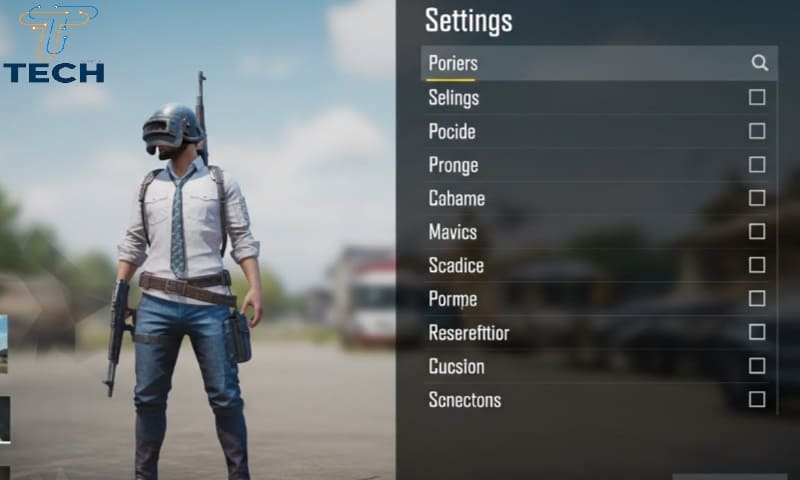Toggle the Pocide checkbox
Viewport: 800px width, 480px height.
(757, 131)
